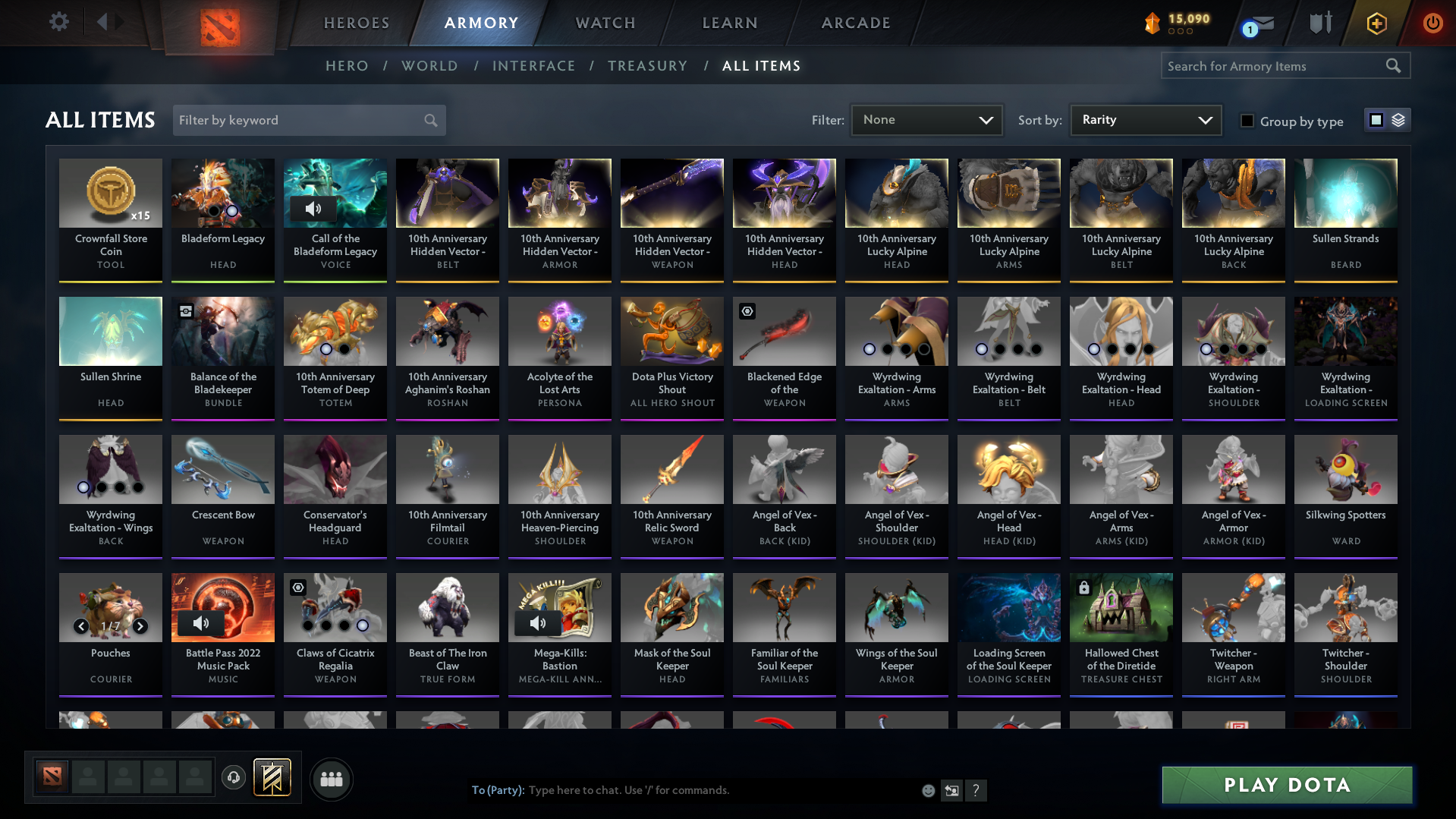
Task: Enable the Group by type checkbox
Action: pyautogui.click(x=1247, y=121)
